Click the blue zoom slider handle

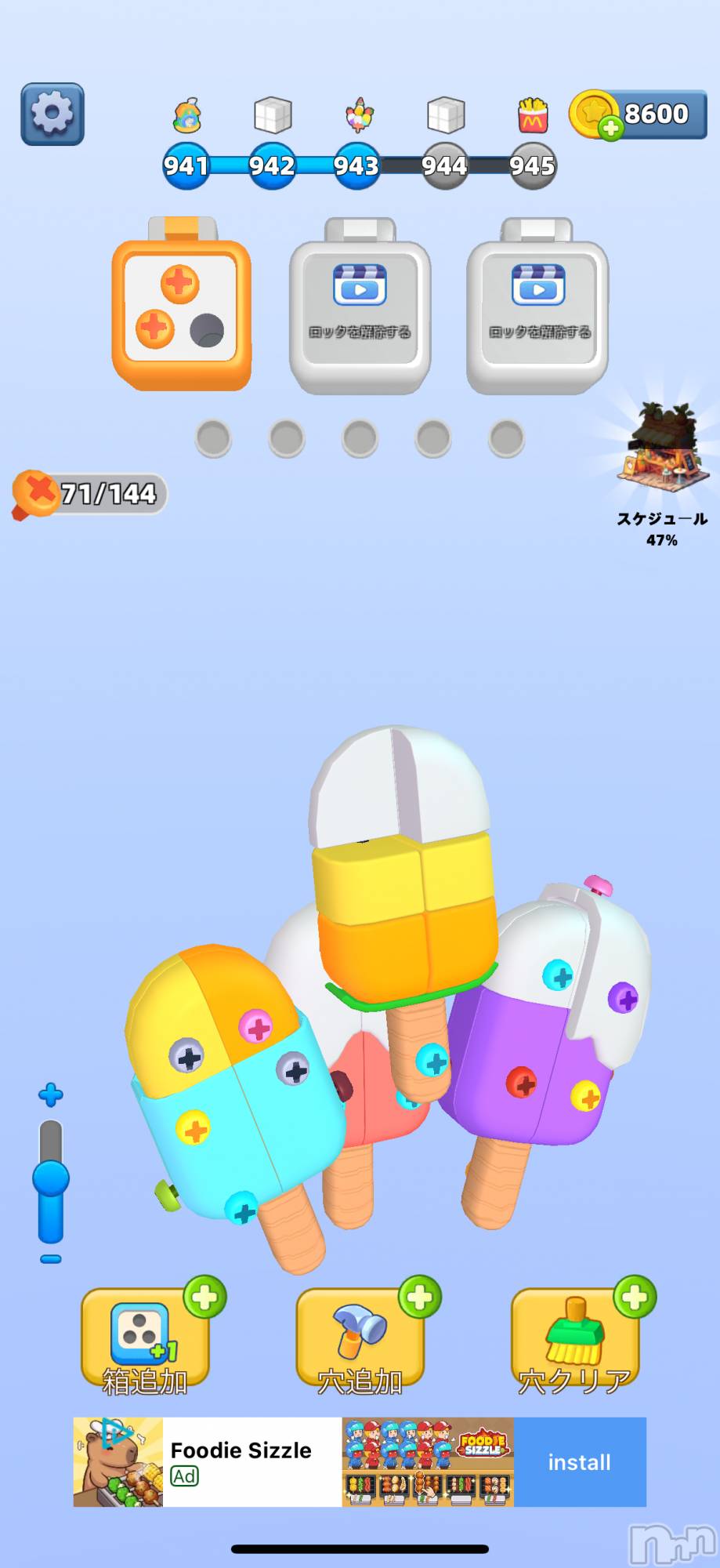(51, 1180)
